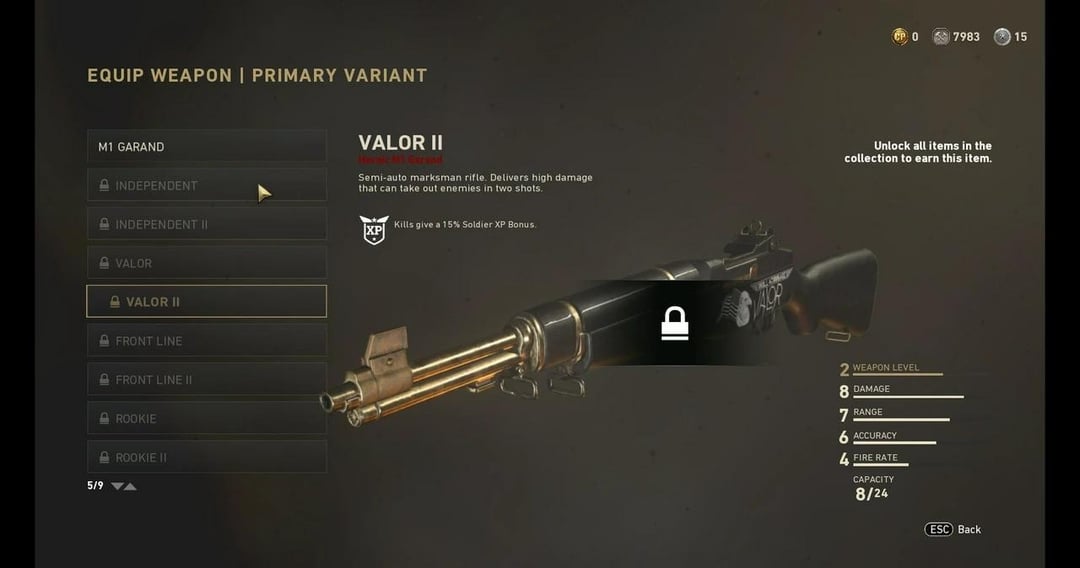
Task: Click the padlock on the weapon preview
Action: 675,323
